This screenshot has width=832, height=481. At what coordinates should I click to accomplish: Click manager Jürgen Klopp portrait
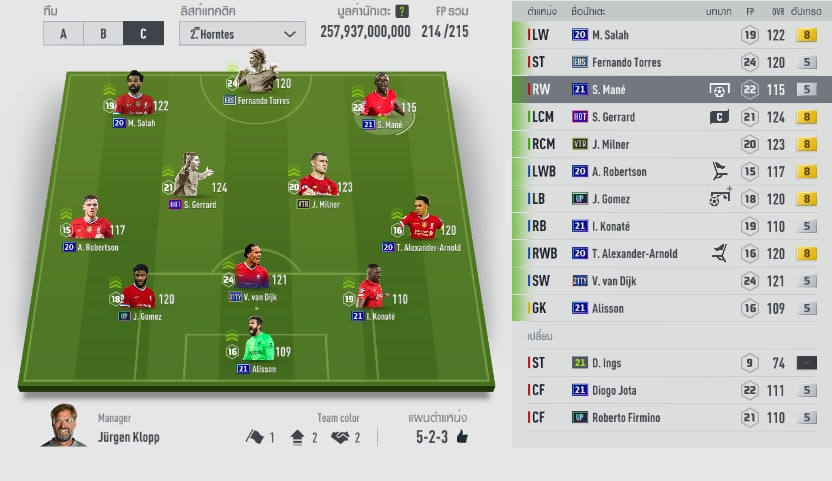[63, 427]
